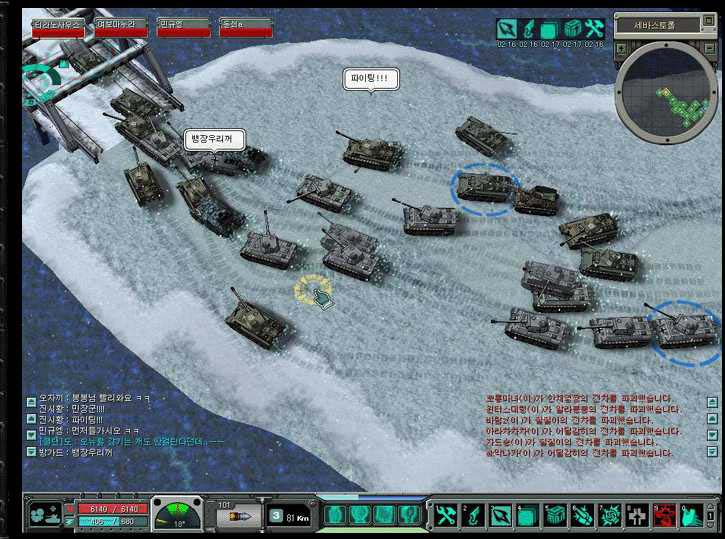
Task: Open the tank unit status icon at bottom-left
Action: pyautogui.click(x=44, y=515)
